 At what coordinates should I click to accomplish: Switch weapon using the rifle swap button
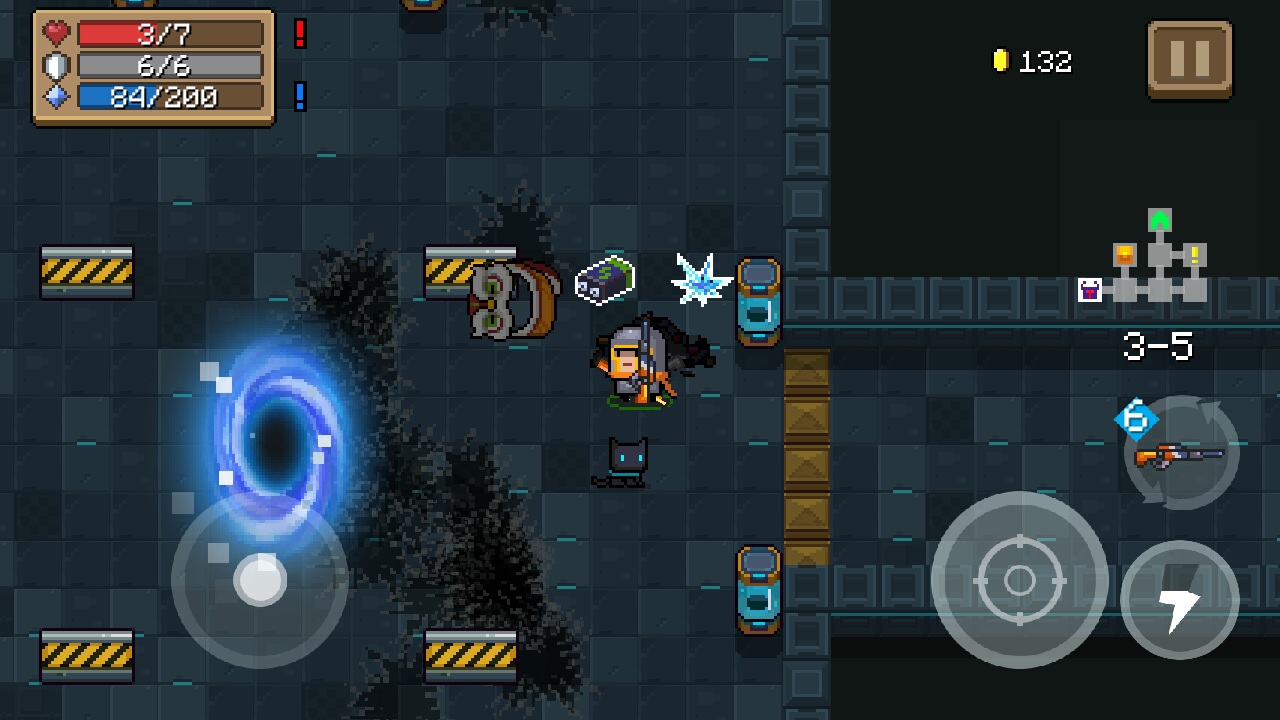[x=1181, y=453]
